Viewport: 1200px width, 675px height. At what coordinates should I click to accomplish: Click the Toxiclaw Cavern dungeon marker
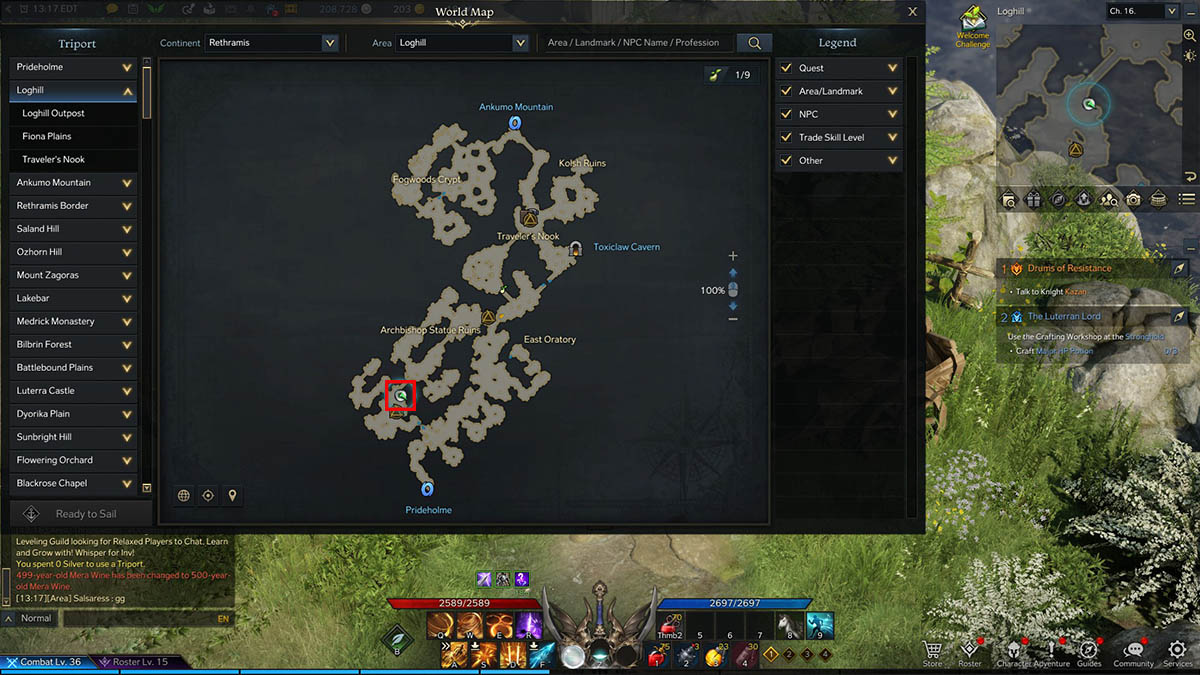coord(576,248)
